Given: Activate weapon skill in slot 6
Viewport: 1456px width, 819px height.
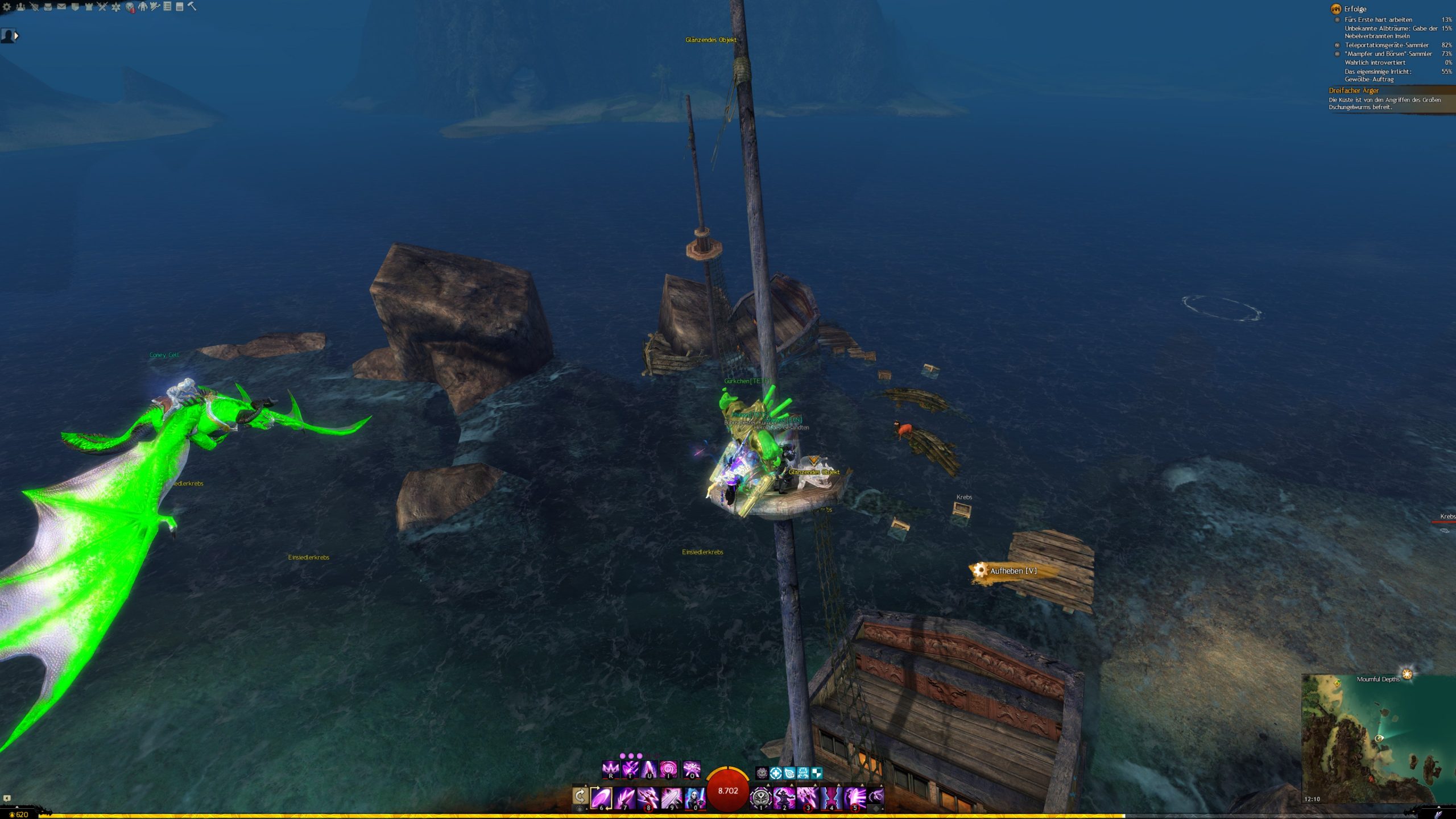Looking at the screenshot, I should pyautogui.click(x=601, y=797).
